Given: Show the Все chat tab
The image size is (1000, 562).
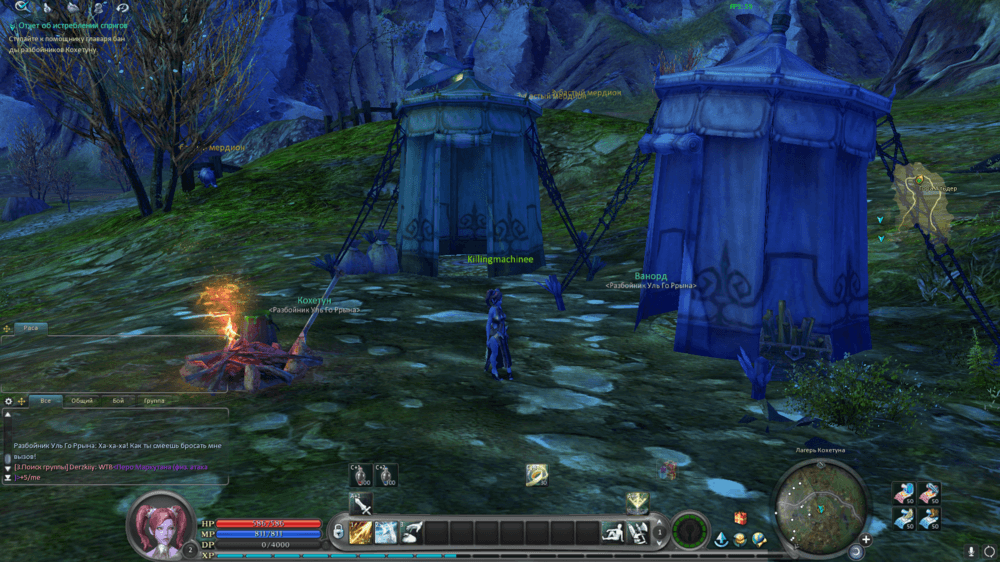Looking at the screenshot, I should click(45, 400).
